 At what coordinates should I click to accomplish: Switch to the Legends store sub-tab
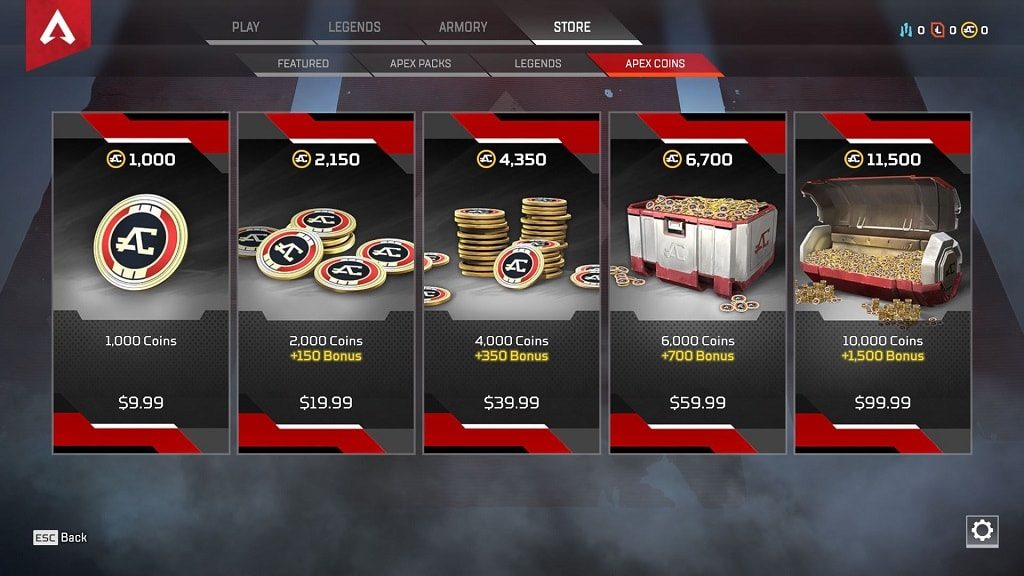pos(538,64)
